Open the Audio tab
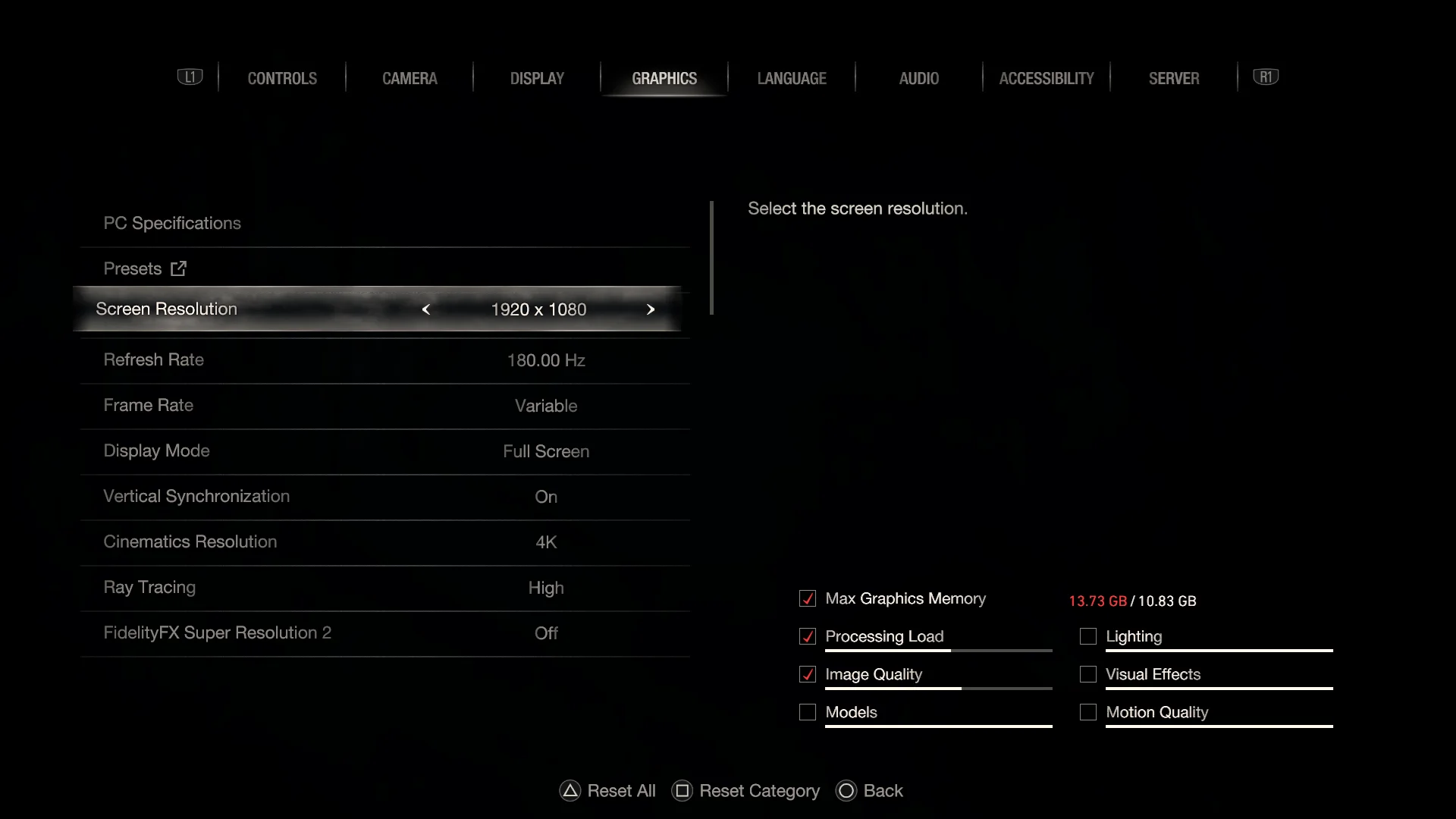 click(918, 78)
